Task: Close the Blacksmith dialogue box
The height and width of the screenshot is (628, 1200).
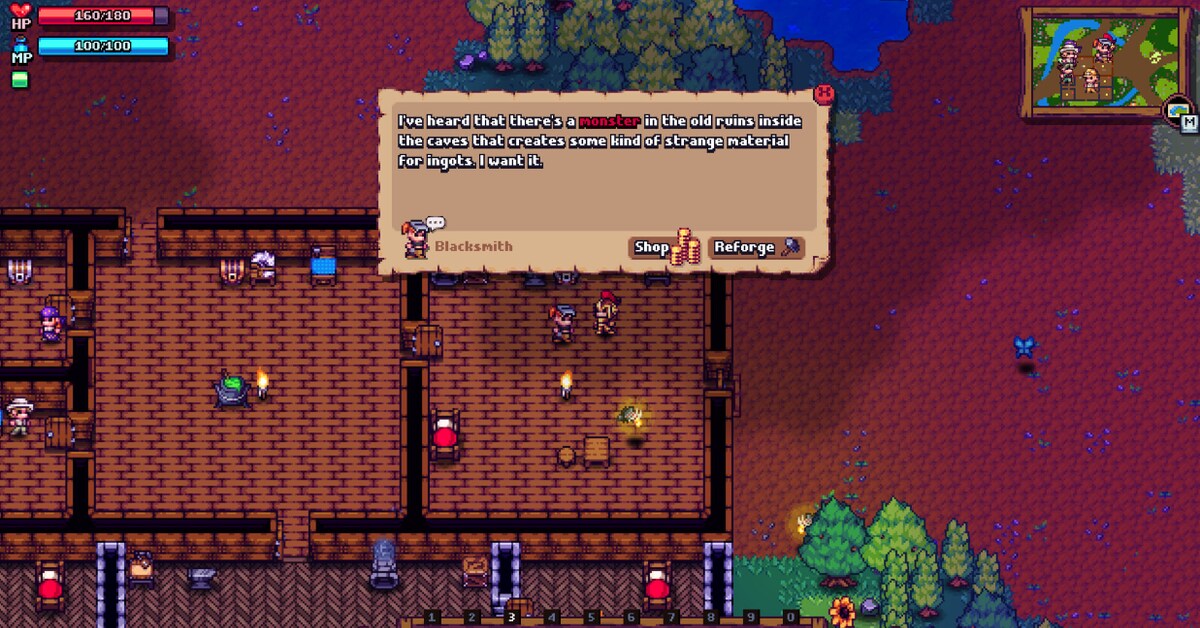Action: 824,94
